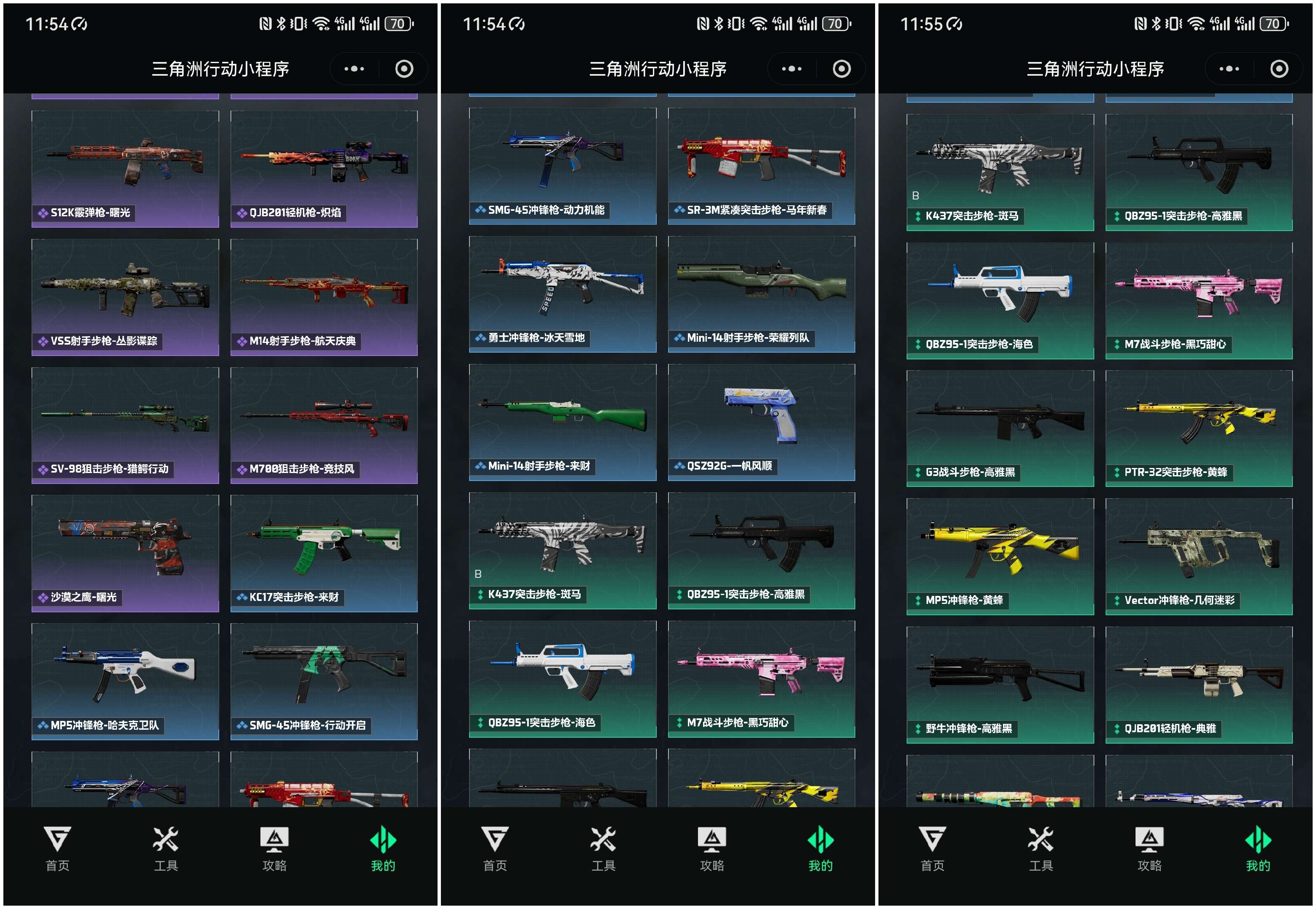
Task: Choose the QJB201轻机枪-典雅 skin card
Action: pyautogui.click(x=1198, y=684)
